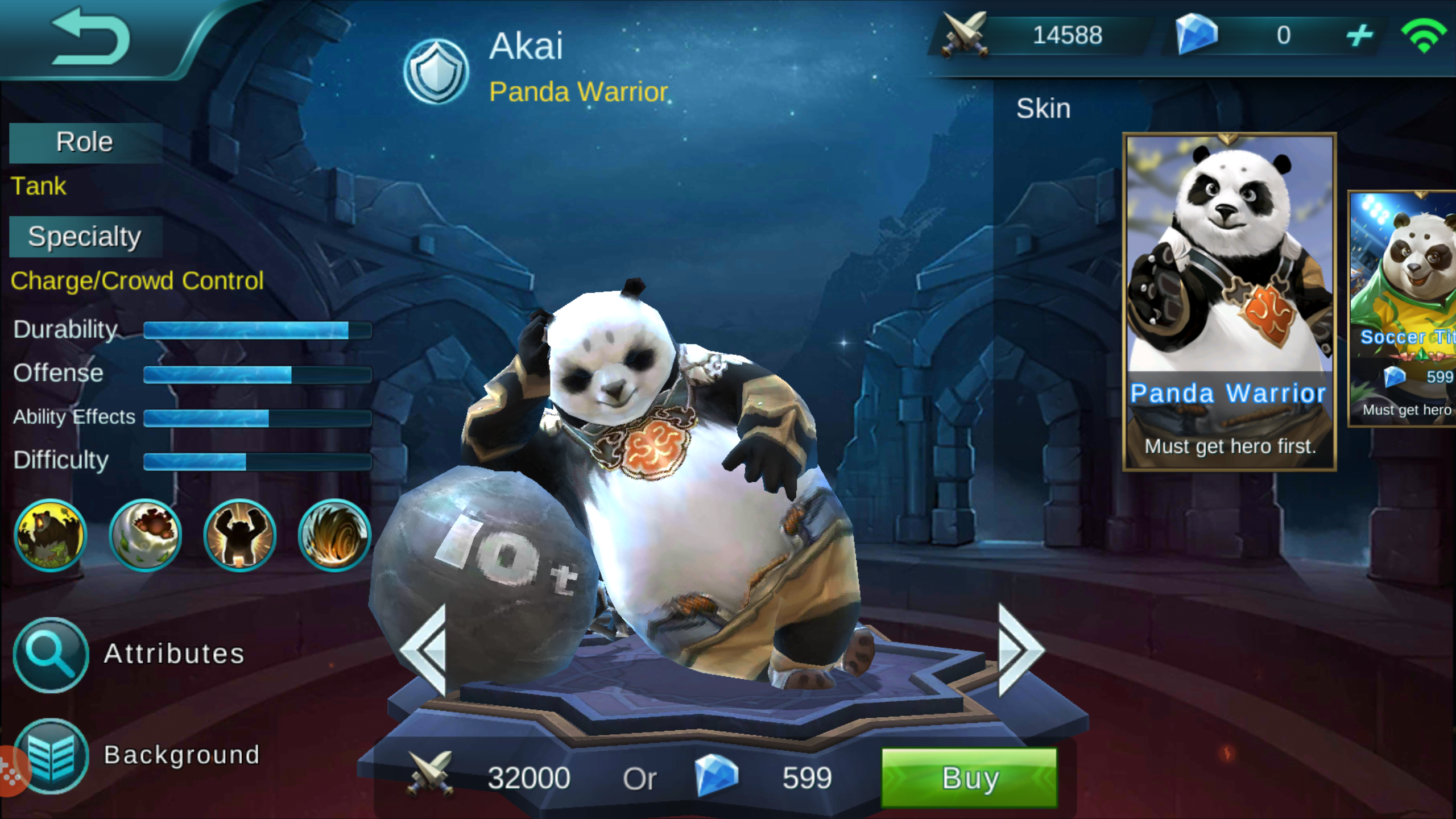
Task: Click the shield role emblem beside Akai
Action: pos(436,71)
